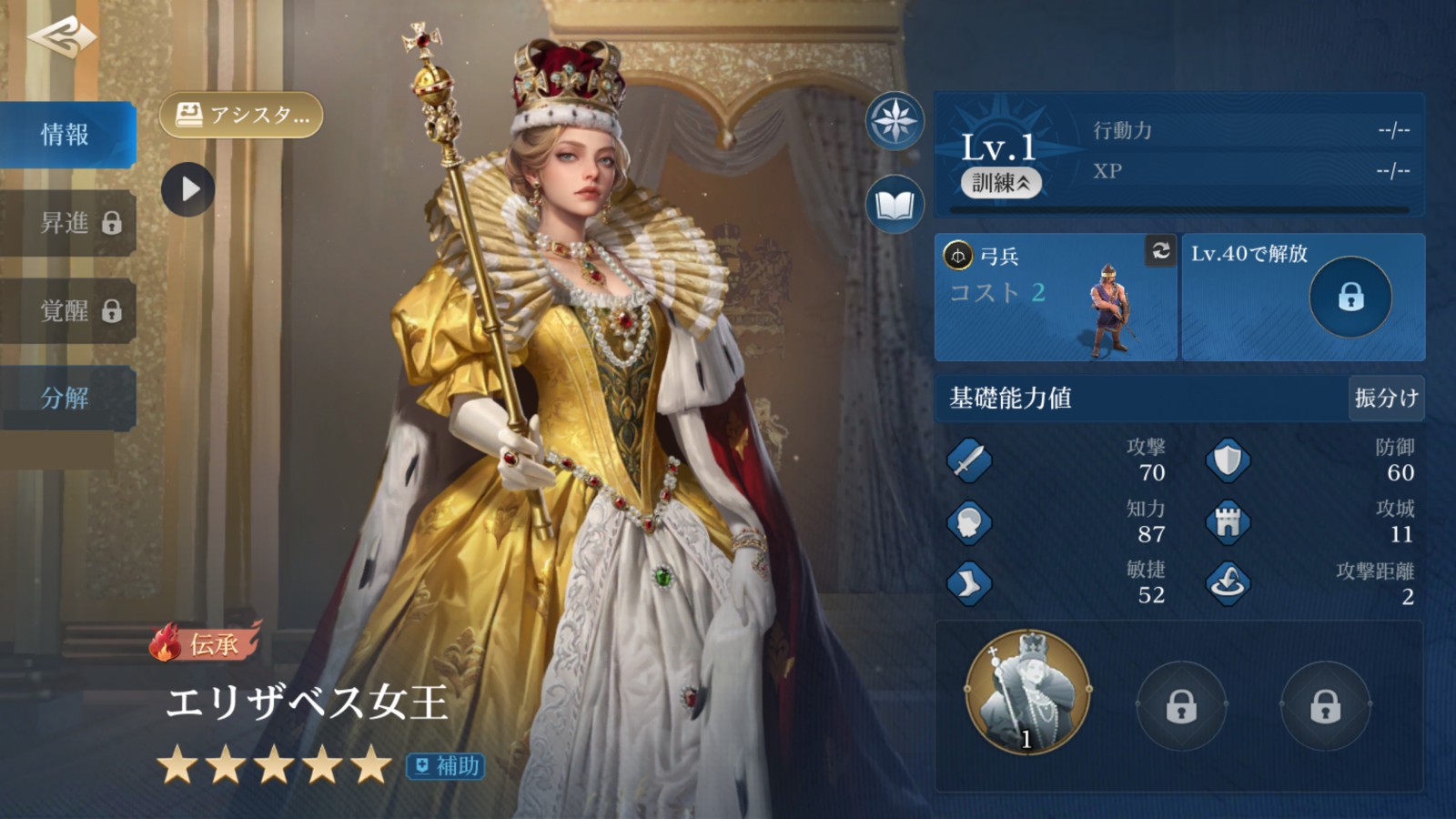Open 振分け stat allocation
1456x819 pixels.
click(x=1386, y=398)
